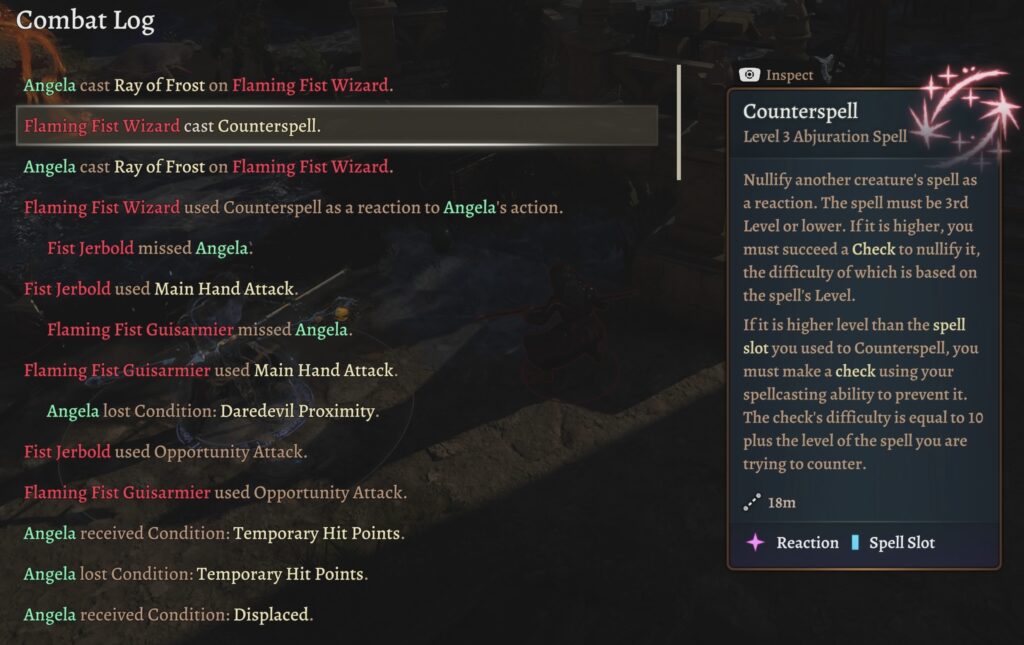Image resolution: width=1024 pixels, height=645 pixels.
Task: Select the Angela lost Daredevil Proximity entry
Action: coord(213,411)
